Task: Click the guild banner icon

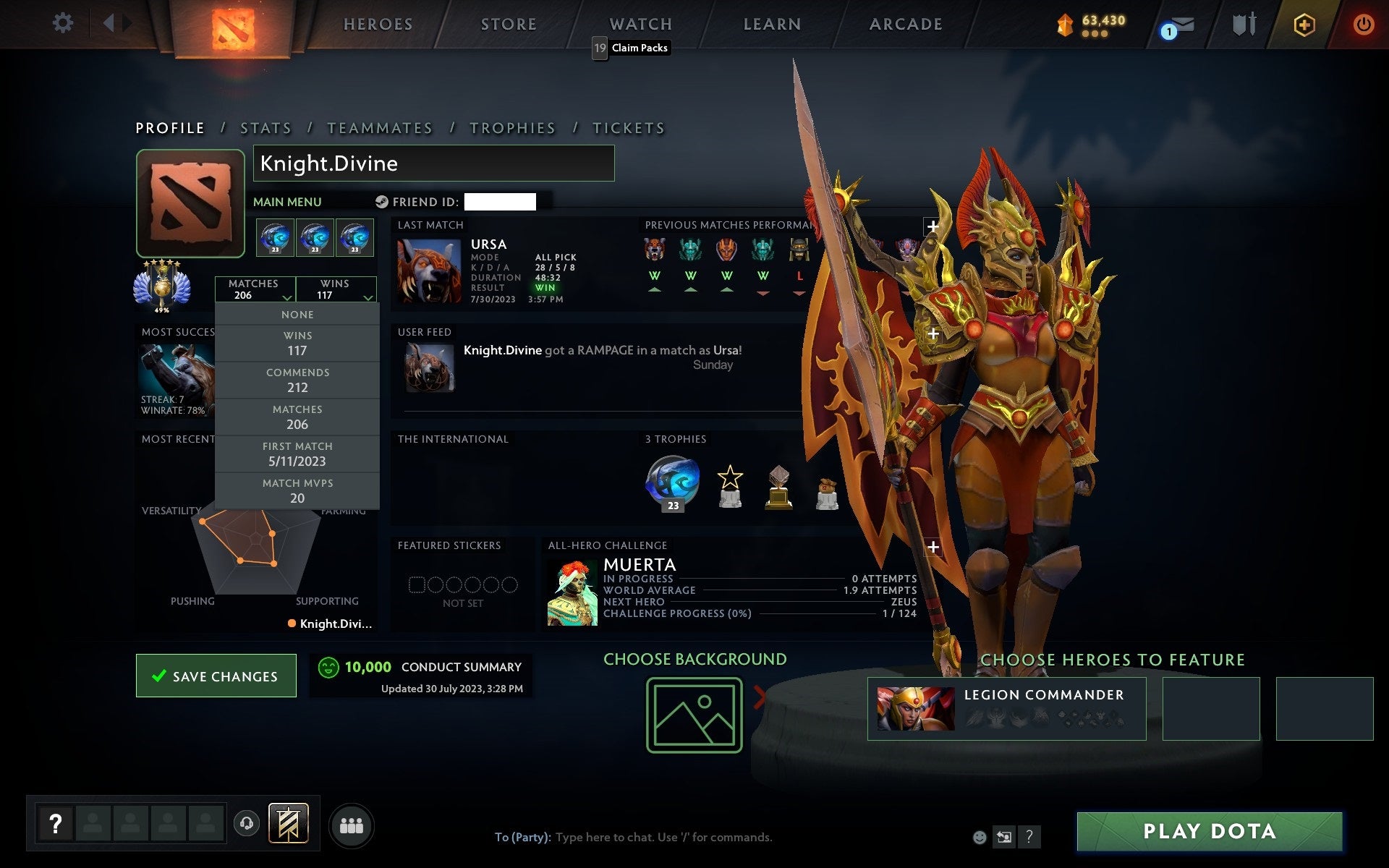Action: pos(288,823)
